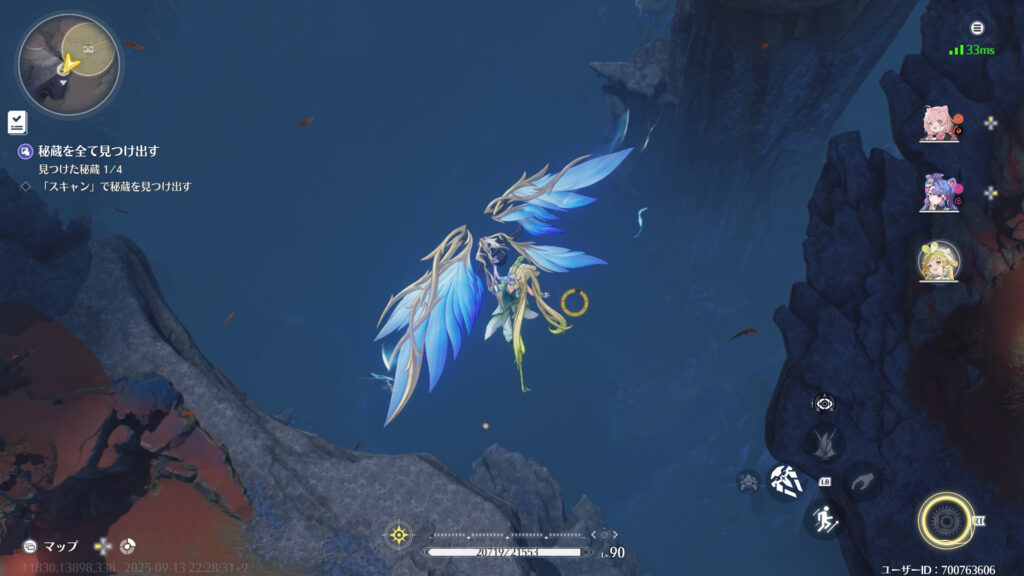Switch to the blue-haired party character
Viewport: 1024px width, 576px height.
pos(939,192)
